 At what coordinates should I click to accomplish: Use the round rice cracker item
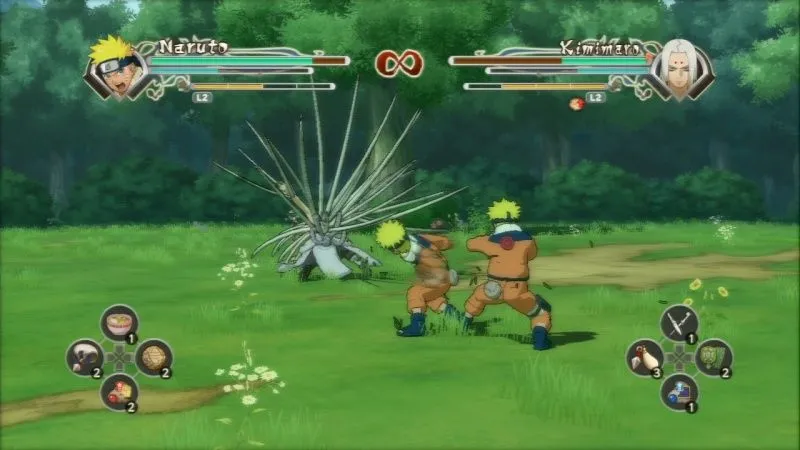pyautogui.click(x=153, y=357)
